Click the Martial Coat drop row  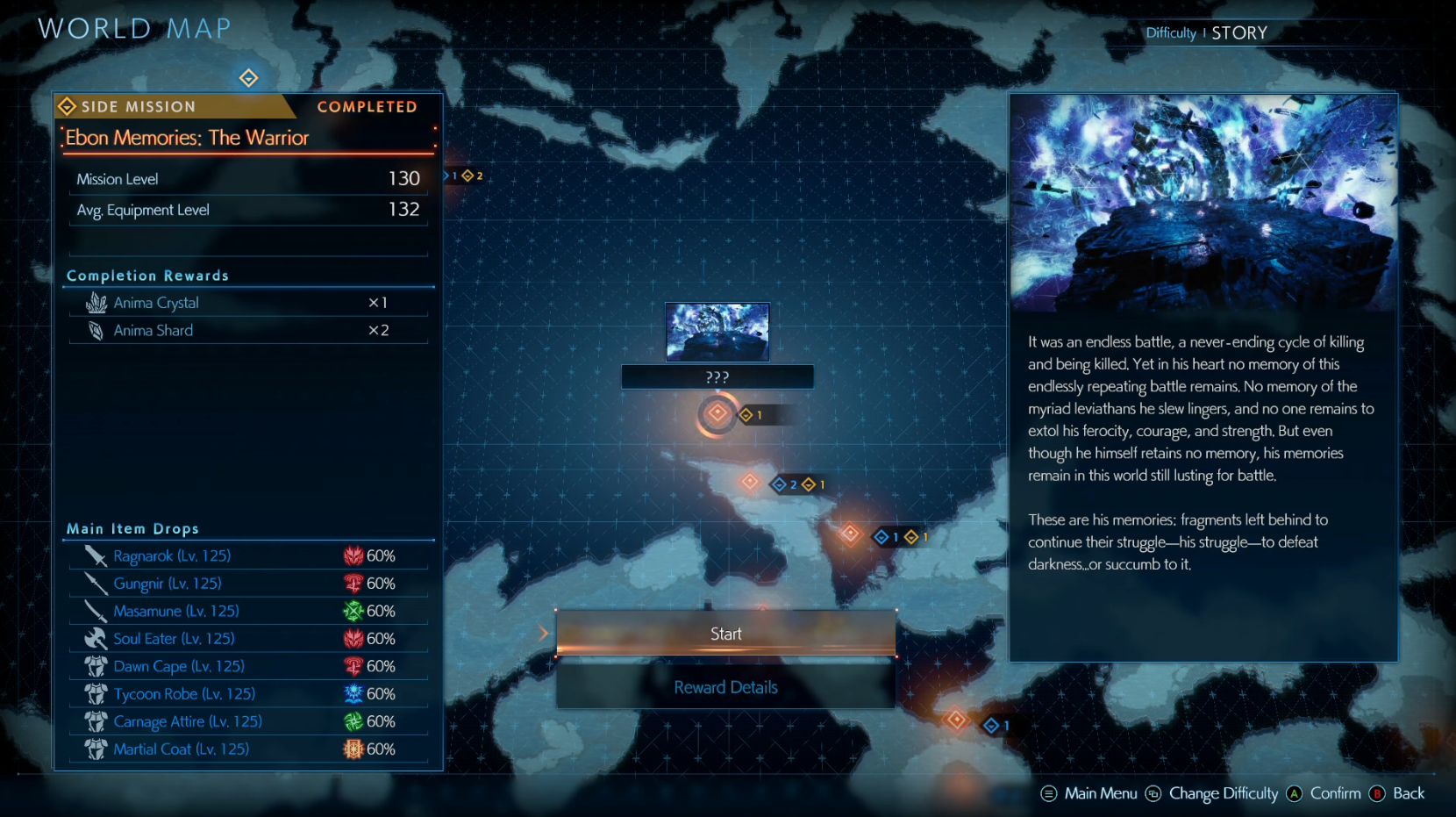tap(248, 749)
